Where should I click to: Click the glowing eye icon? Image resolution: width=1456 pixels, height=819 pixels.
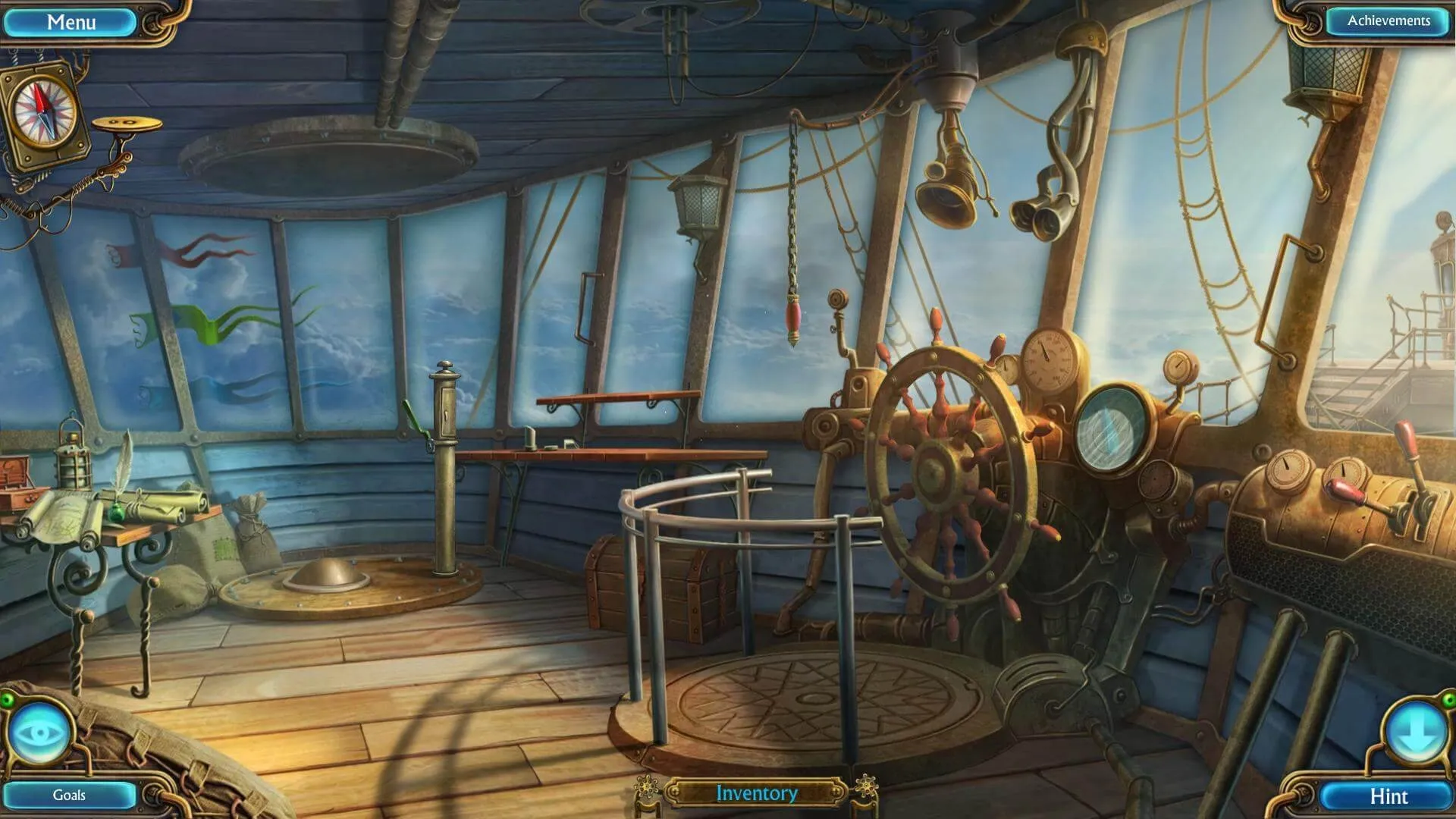pyautogui.click(x=39, y=733)
